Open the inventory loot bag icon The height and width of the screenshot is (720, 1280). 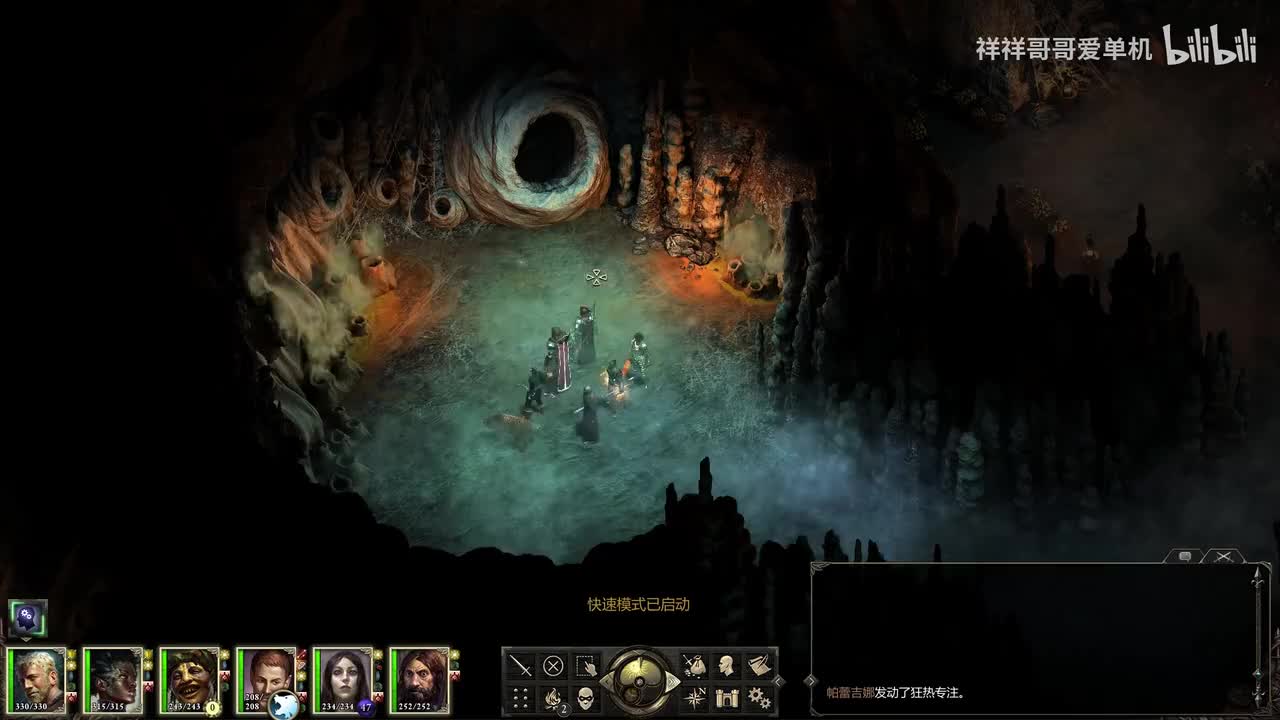pyautogui.click(x=694, y=665)
